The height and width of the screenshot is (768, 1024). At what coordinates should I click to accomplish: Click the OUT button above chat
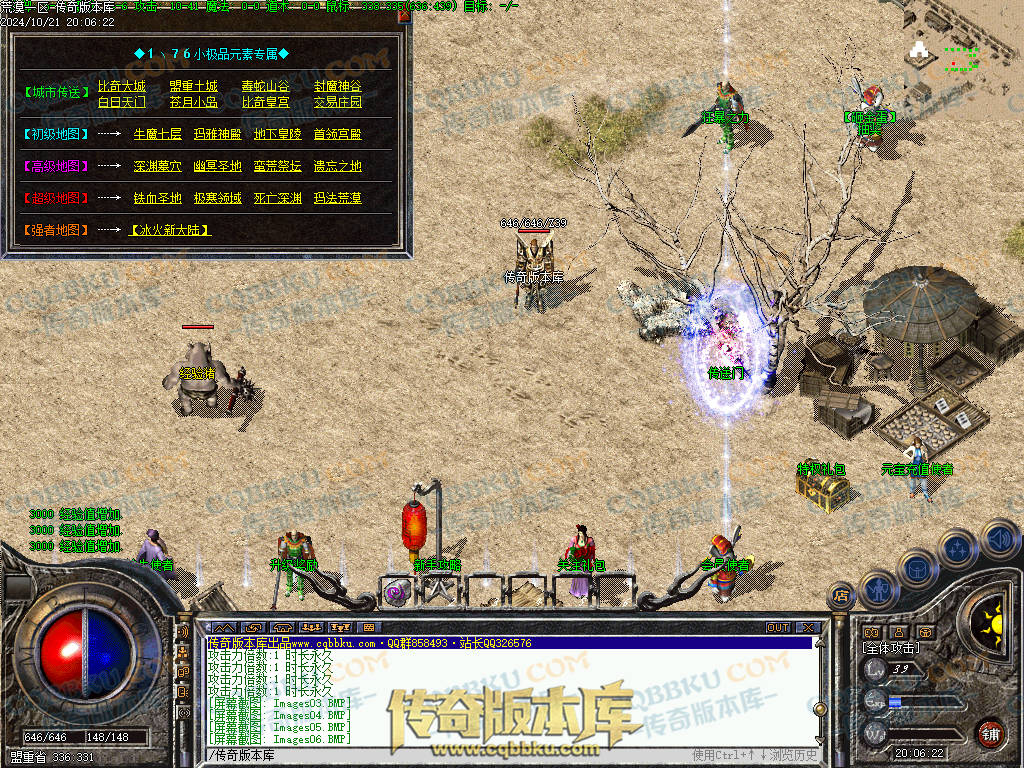(x=778, y=628)
